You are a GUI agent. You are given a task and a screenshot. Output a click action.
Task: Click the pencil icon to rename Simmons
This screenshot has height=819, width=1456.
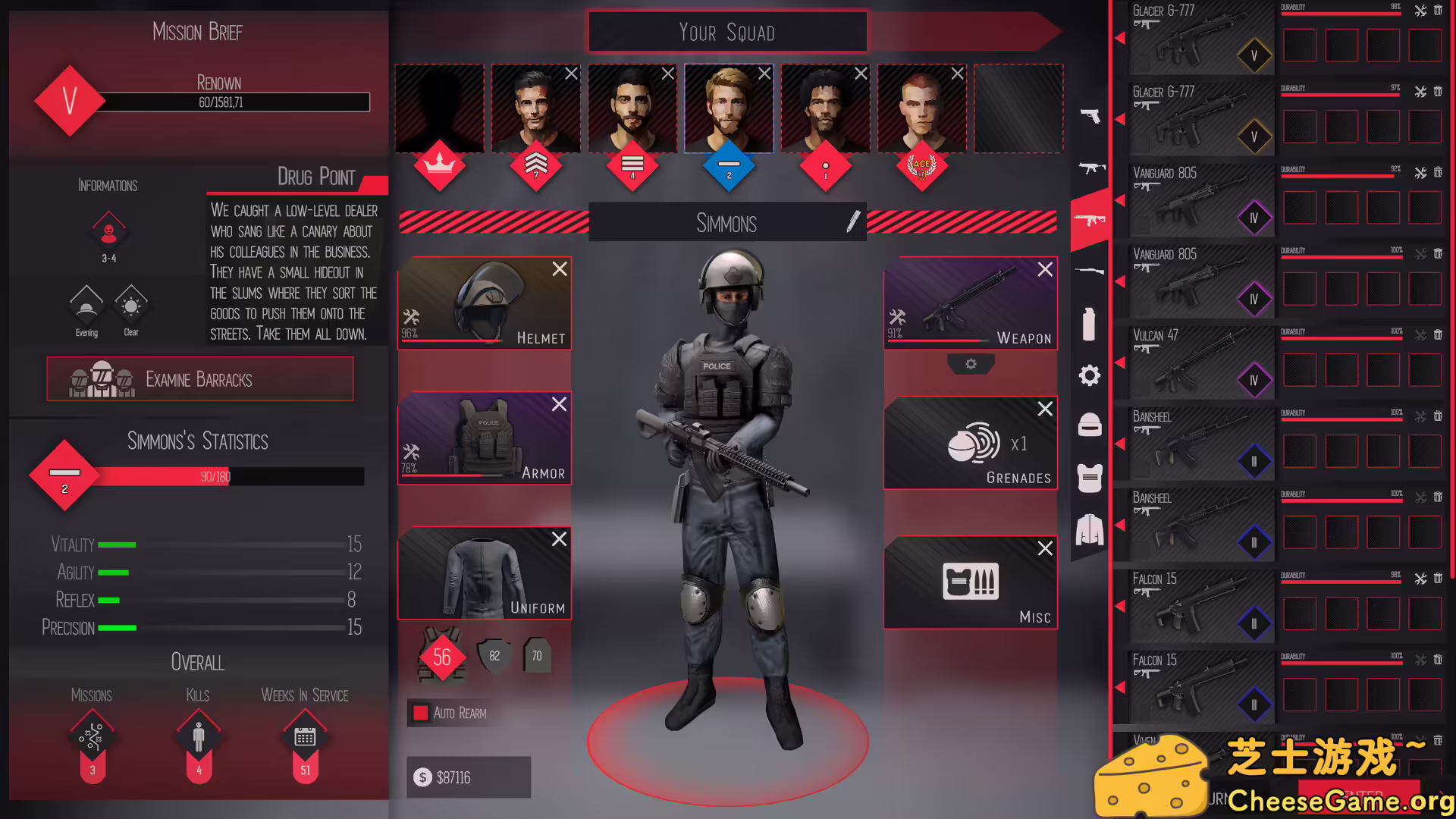854,222
